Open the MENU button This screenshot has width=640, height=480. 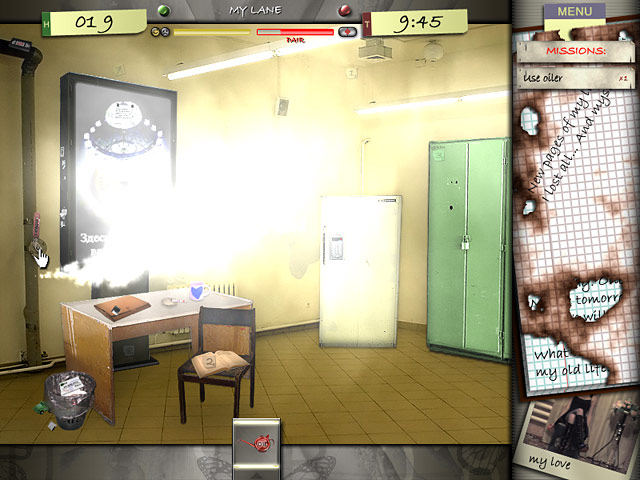[x=574, y=12]
